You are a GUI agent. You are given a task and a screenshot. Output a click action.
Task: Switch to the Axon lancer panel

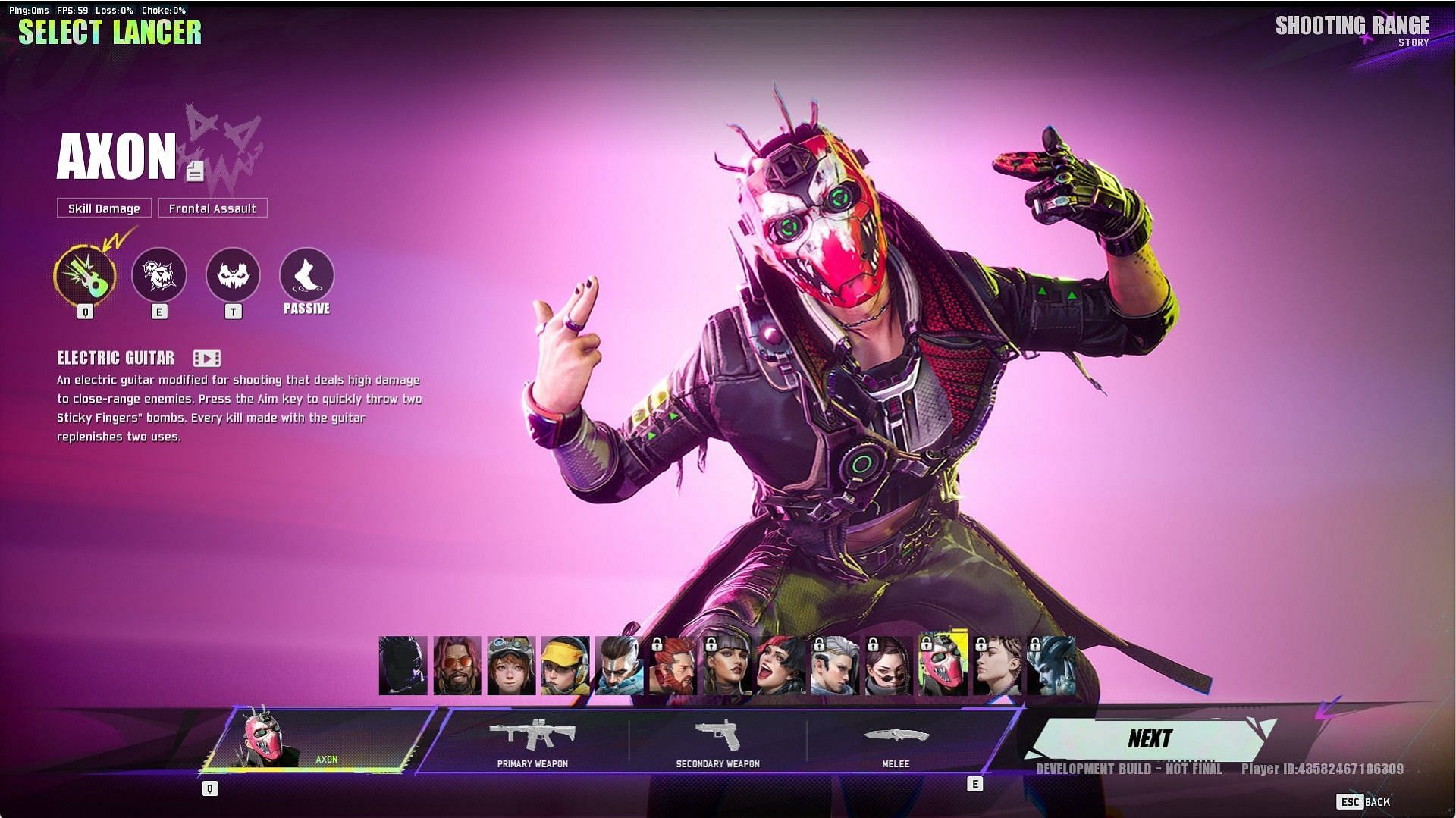315,741
